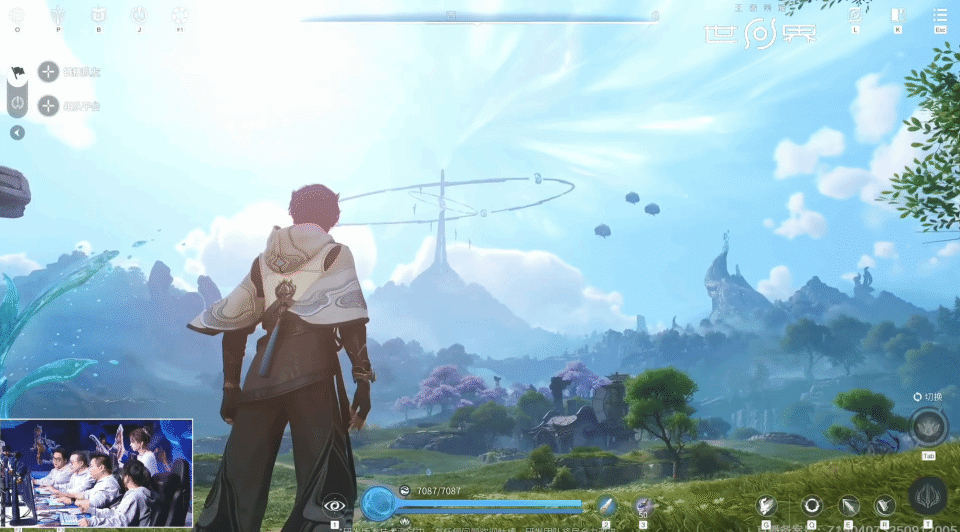
Task: Open the swirl icon above L
Action: [855, 15]
